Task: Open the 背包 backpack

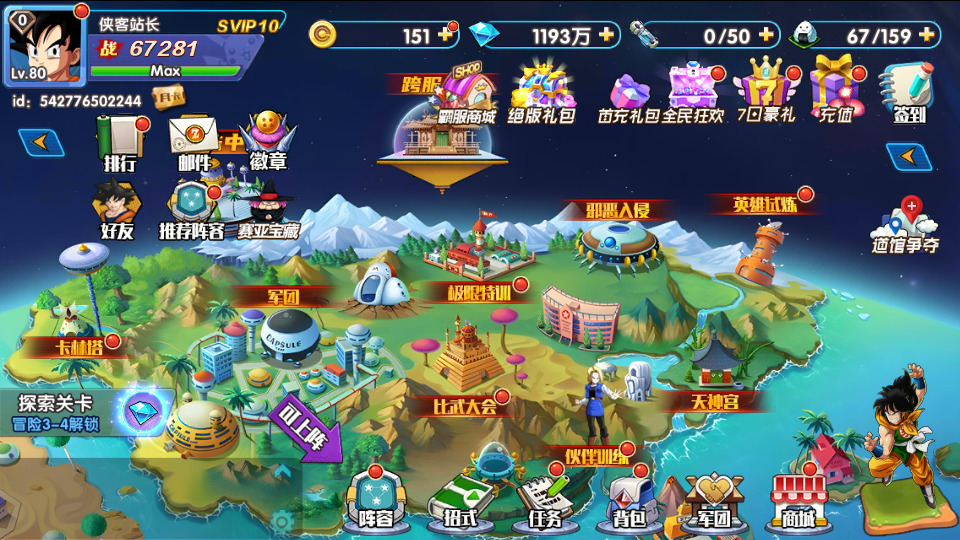Action: [627, 500]
